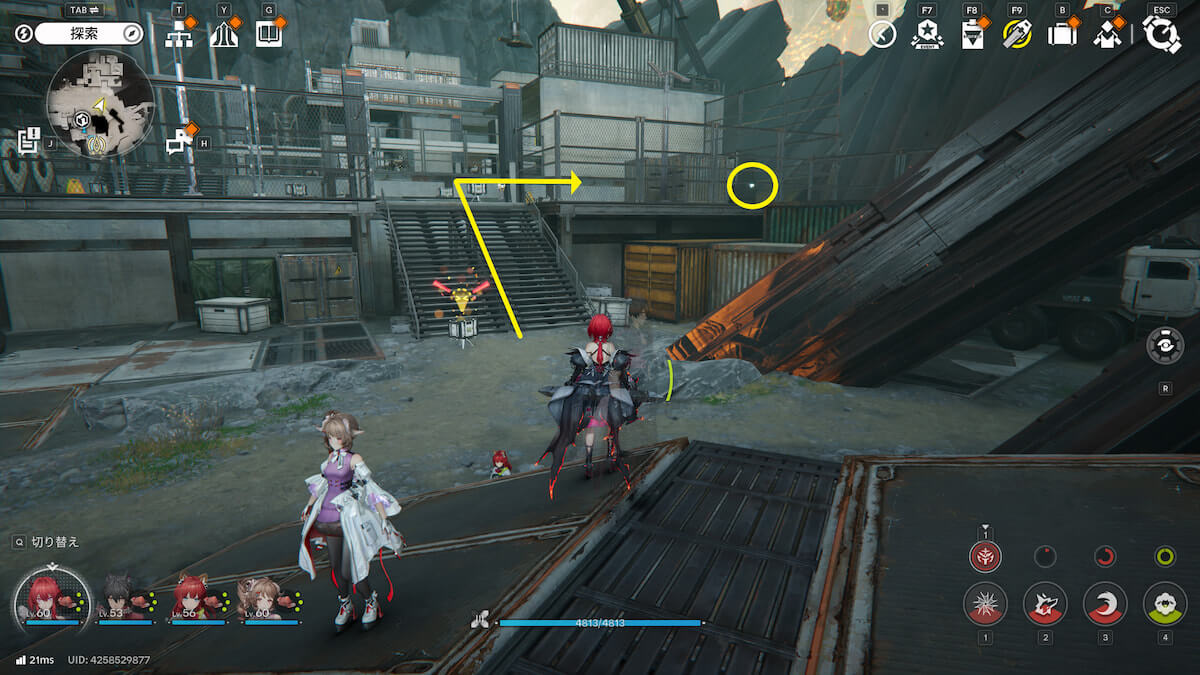Open the circular minimap
Image resolution: width=1200 pixels, height=675 pixels.
coord(100,105)
